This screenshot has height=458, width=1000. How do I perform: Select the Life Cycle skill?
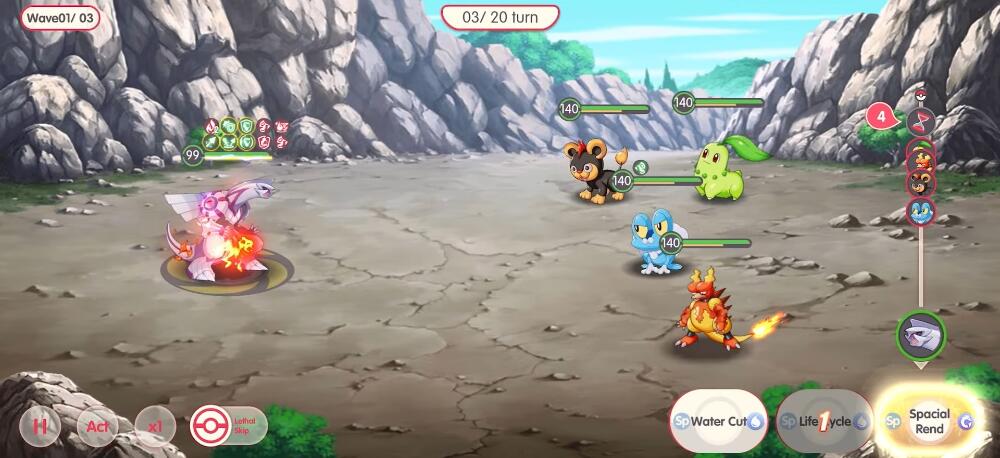click(825, 422)
